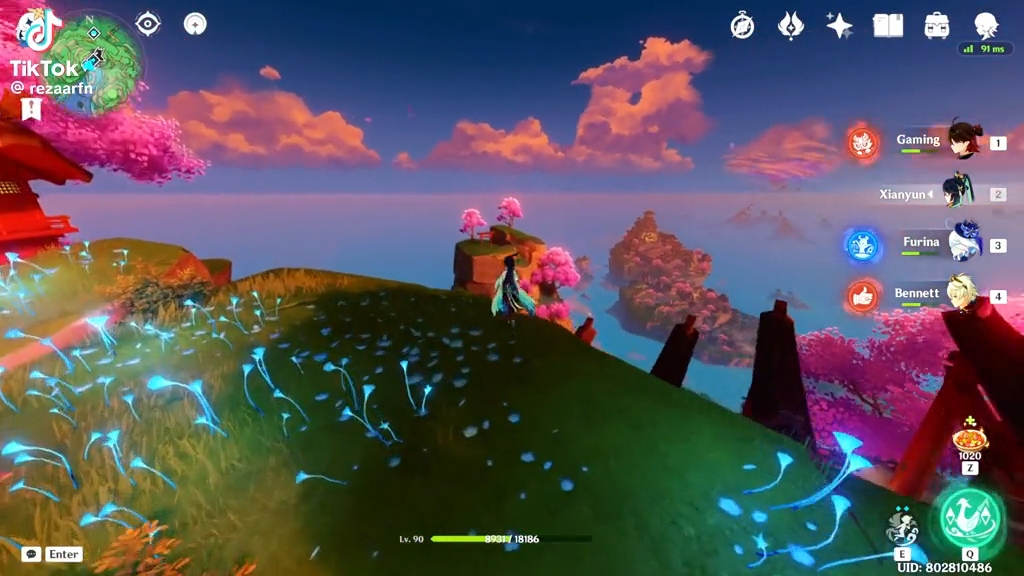1024x576 pixels.
Task: Toggle the eye-shaped Elemental Sight icon
Action: tap(148, 24)
